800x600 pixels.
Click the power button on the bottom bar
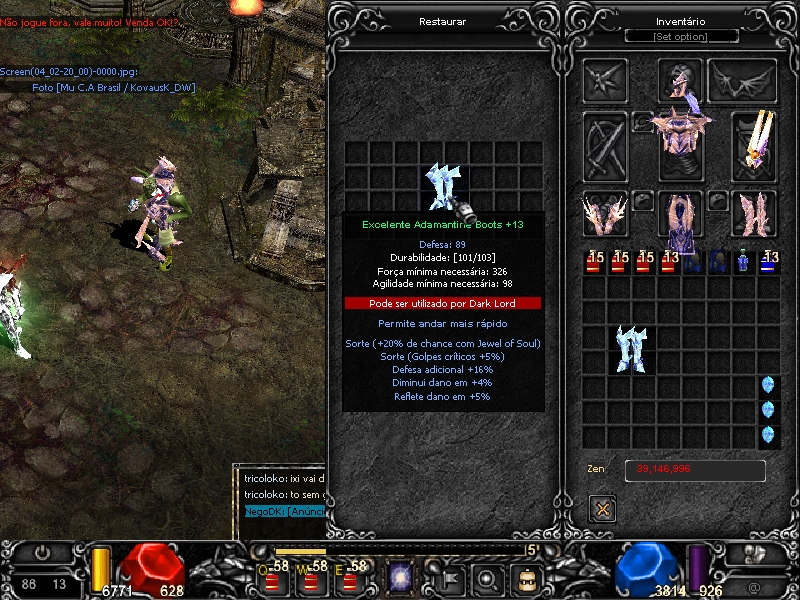coord(43,552)
